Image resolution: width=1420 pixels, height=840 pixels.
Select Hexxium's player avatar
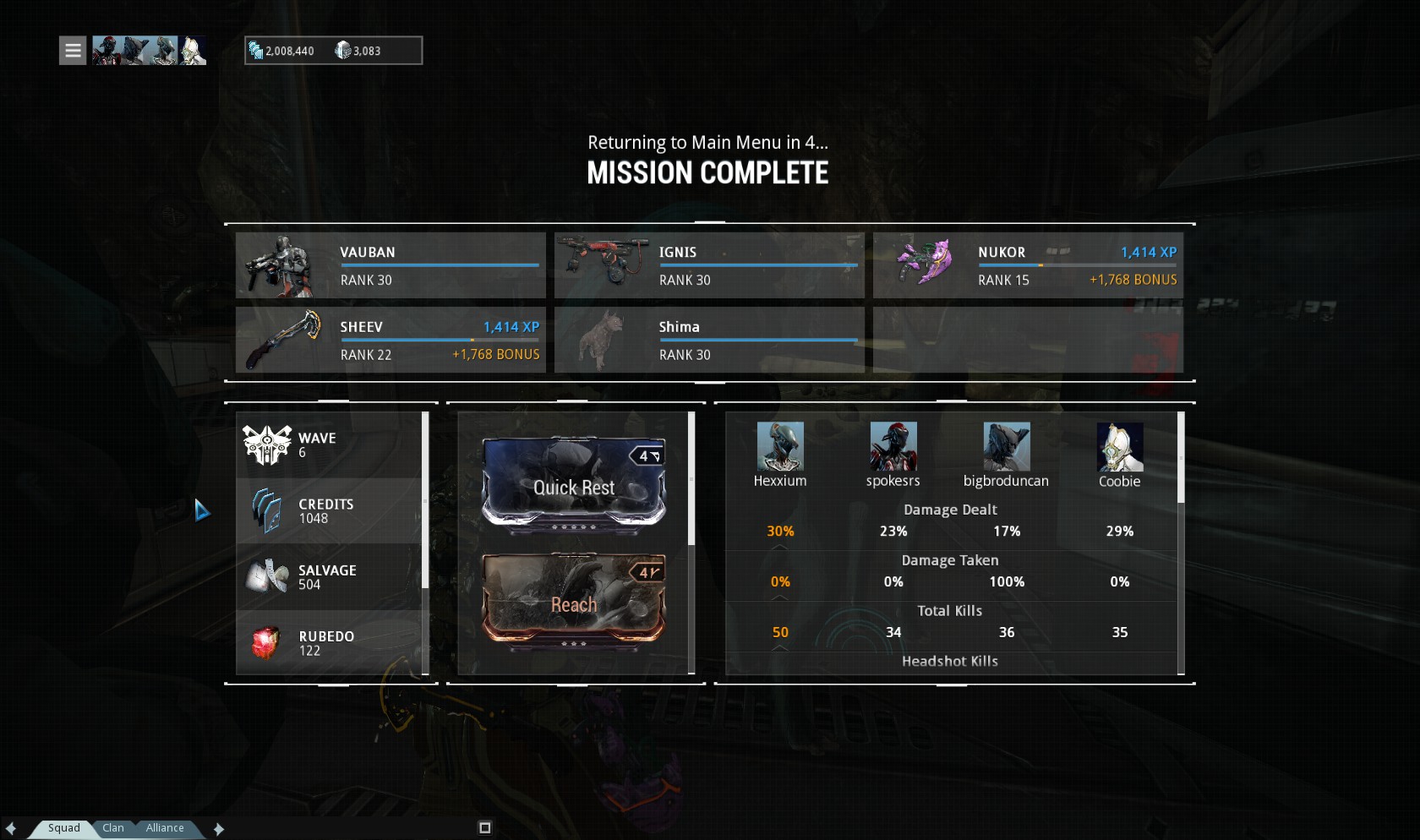pos(780,447)
